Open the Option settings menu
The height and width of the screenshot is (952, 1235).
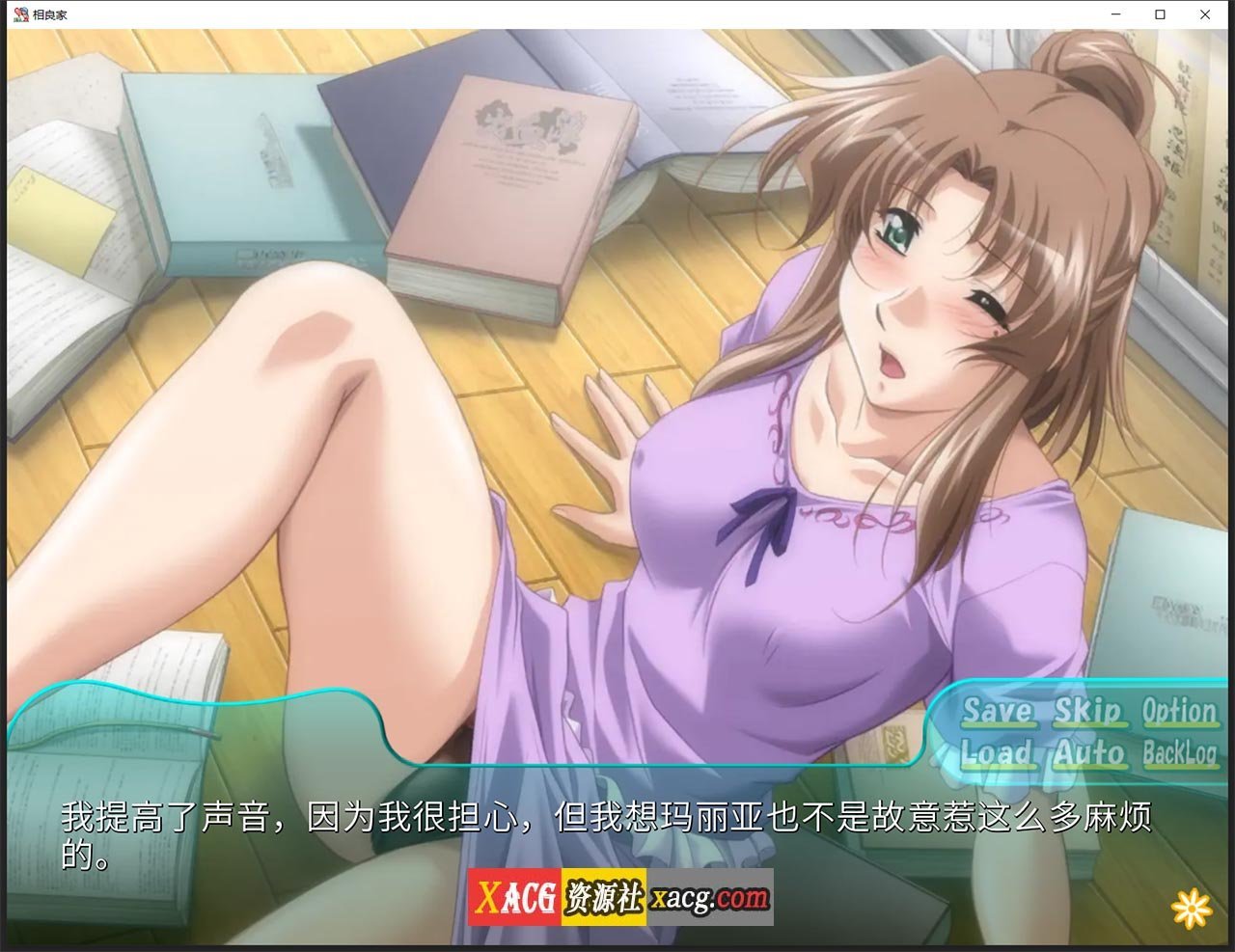click(1178, 712)
